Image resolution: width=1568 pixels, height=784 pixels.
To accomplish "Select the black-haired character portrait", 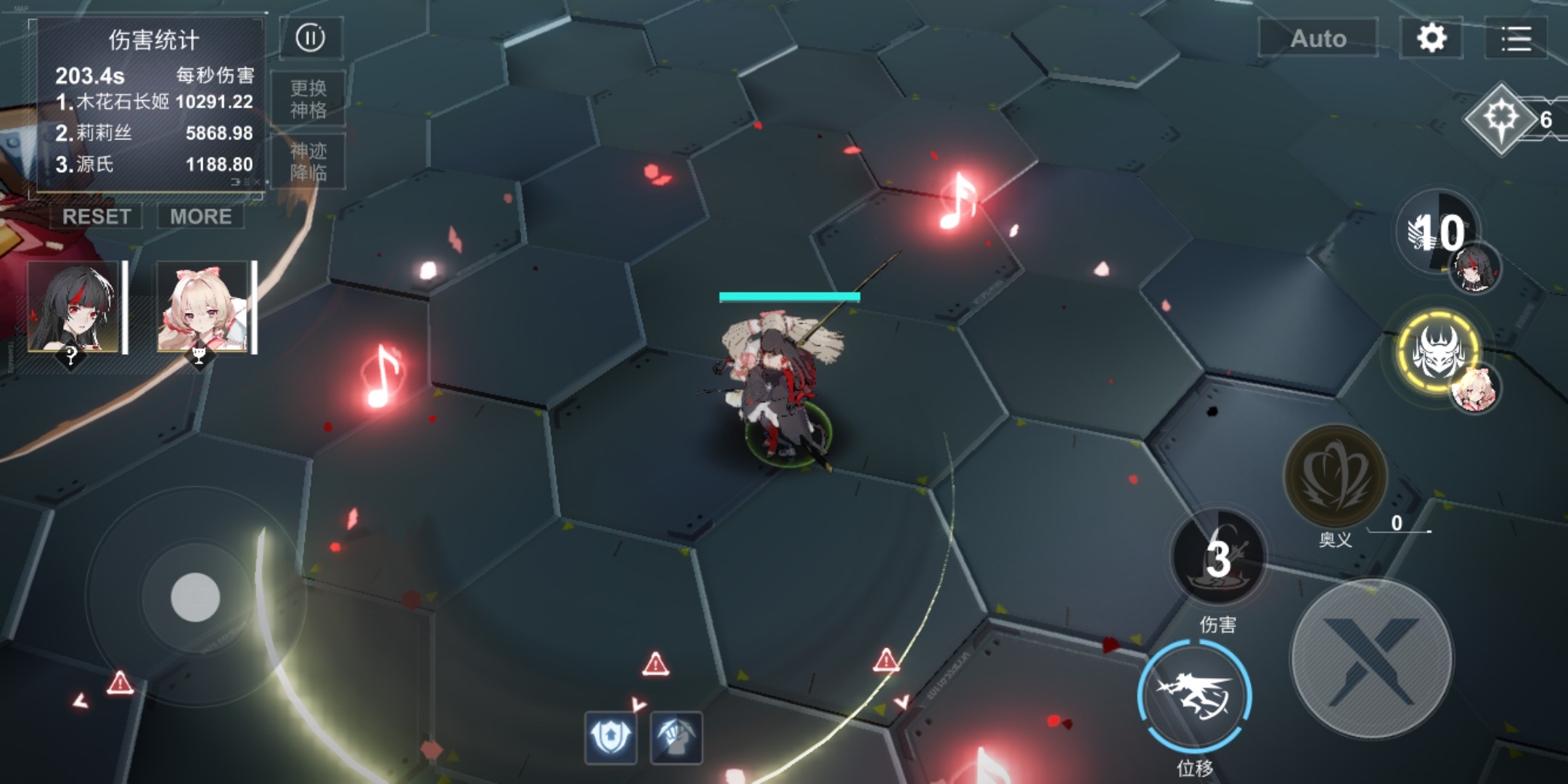I will [73, 308].
